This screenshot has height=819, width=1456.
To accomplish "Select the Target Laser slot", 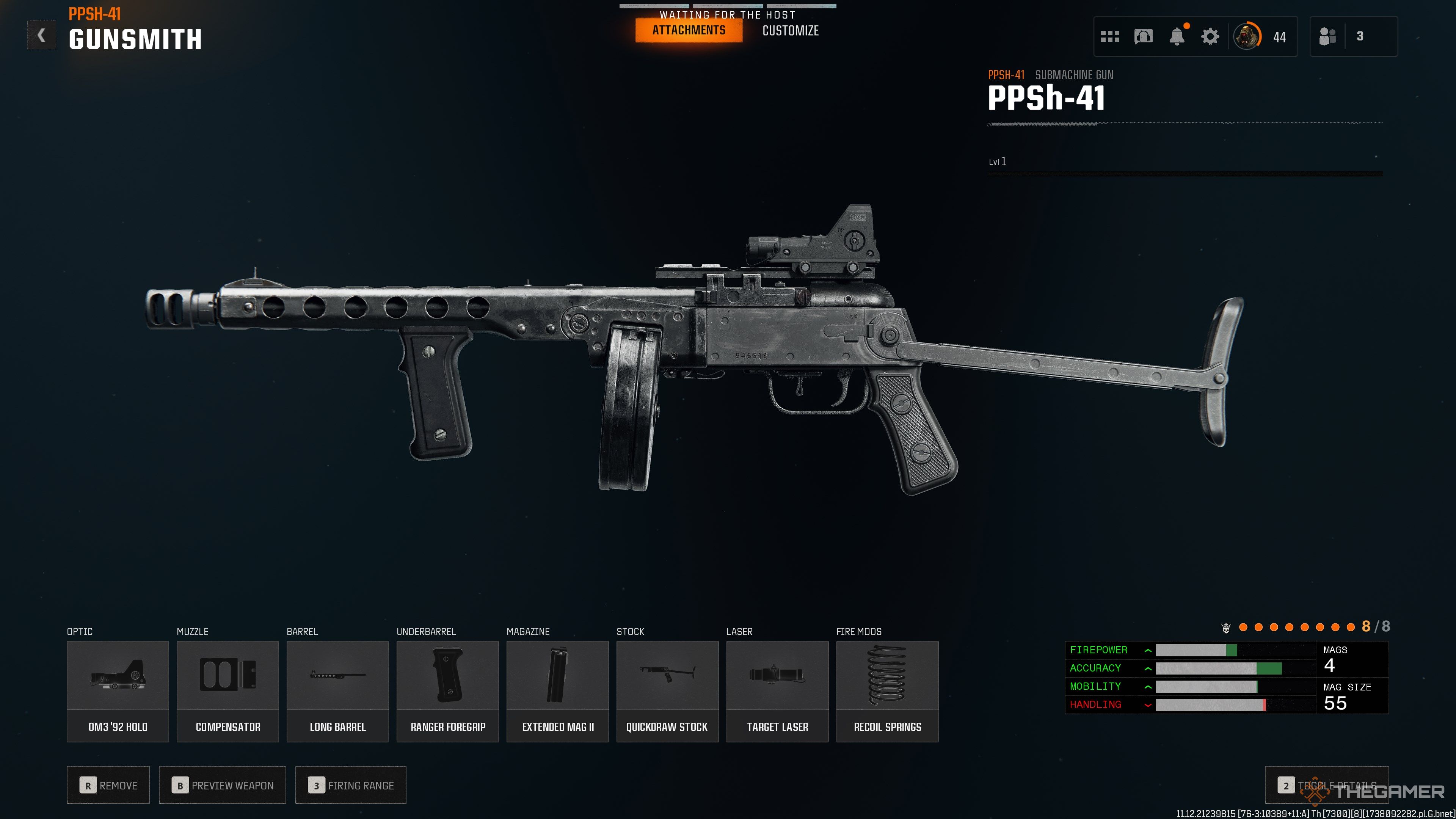I will [777, 691].
